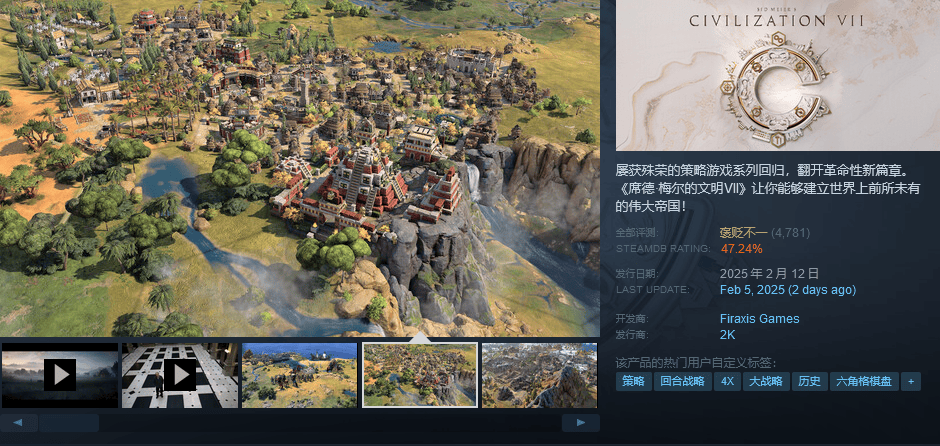Click the Civilization VII header image
Screen dimensions: 940x446
pos(777,75)
